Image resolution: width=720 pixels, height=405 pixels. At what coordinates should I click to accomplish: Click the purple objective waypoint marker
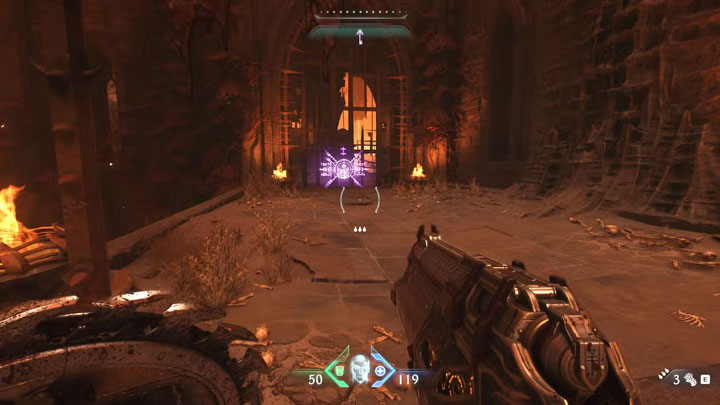tap(343, 167)
